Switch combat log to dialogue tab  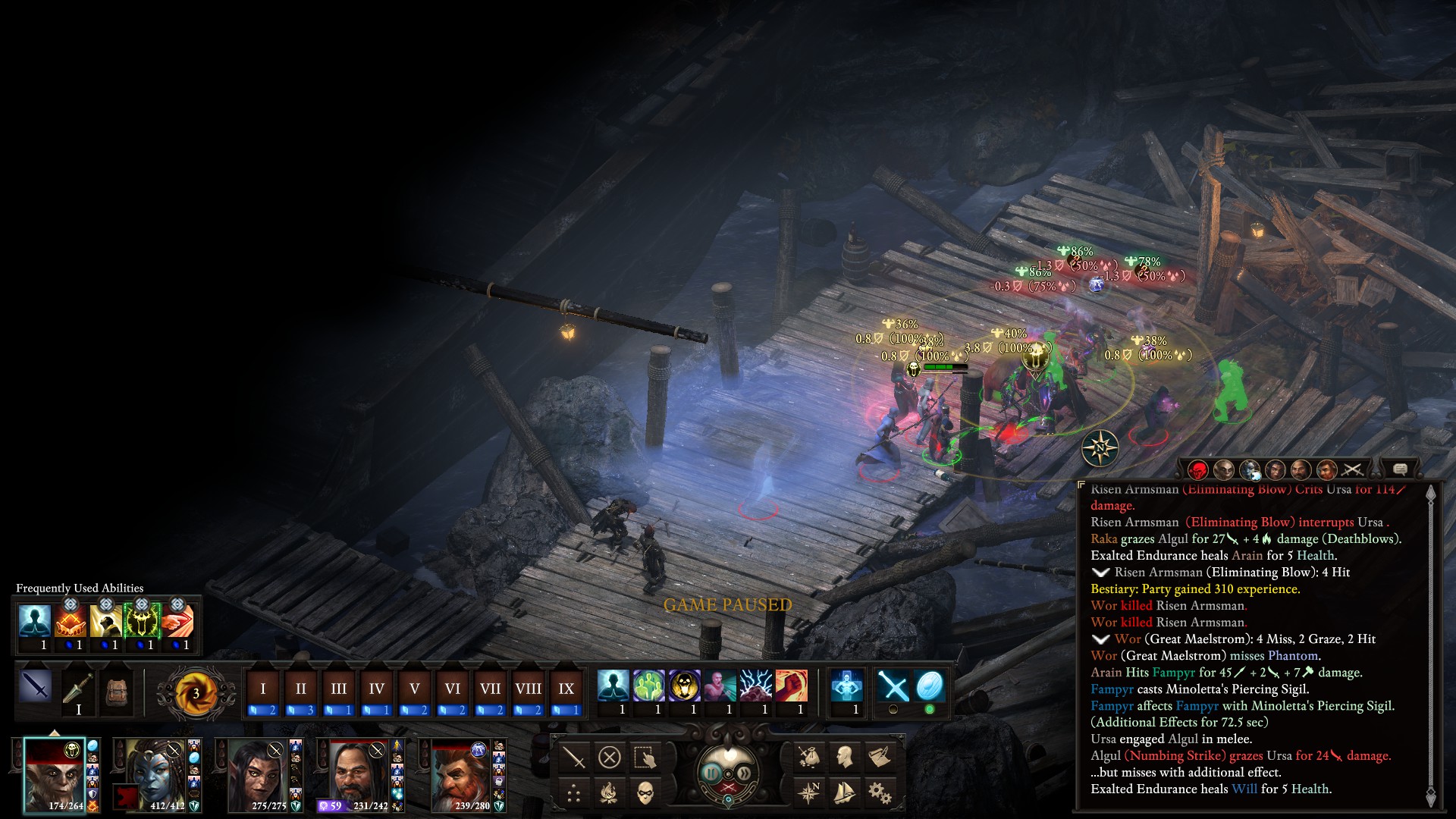pos(1400,470)
